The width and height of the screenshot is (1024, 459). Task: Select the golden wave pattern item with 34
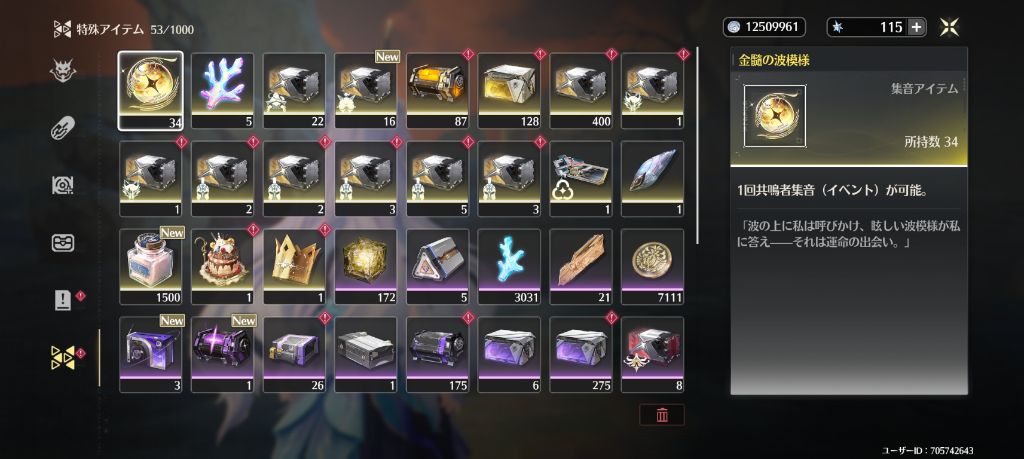coord(151,90)
